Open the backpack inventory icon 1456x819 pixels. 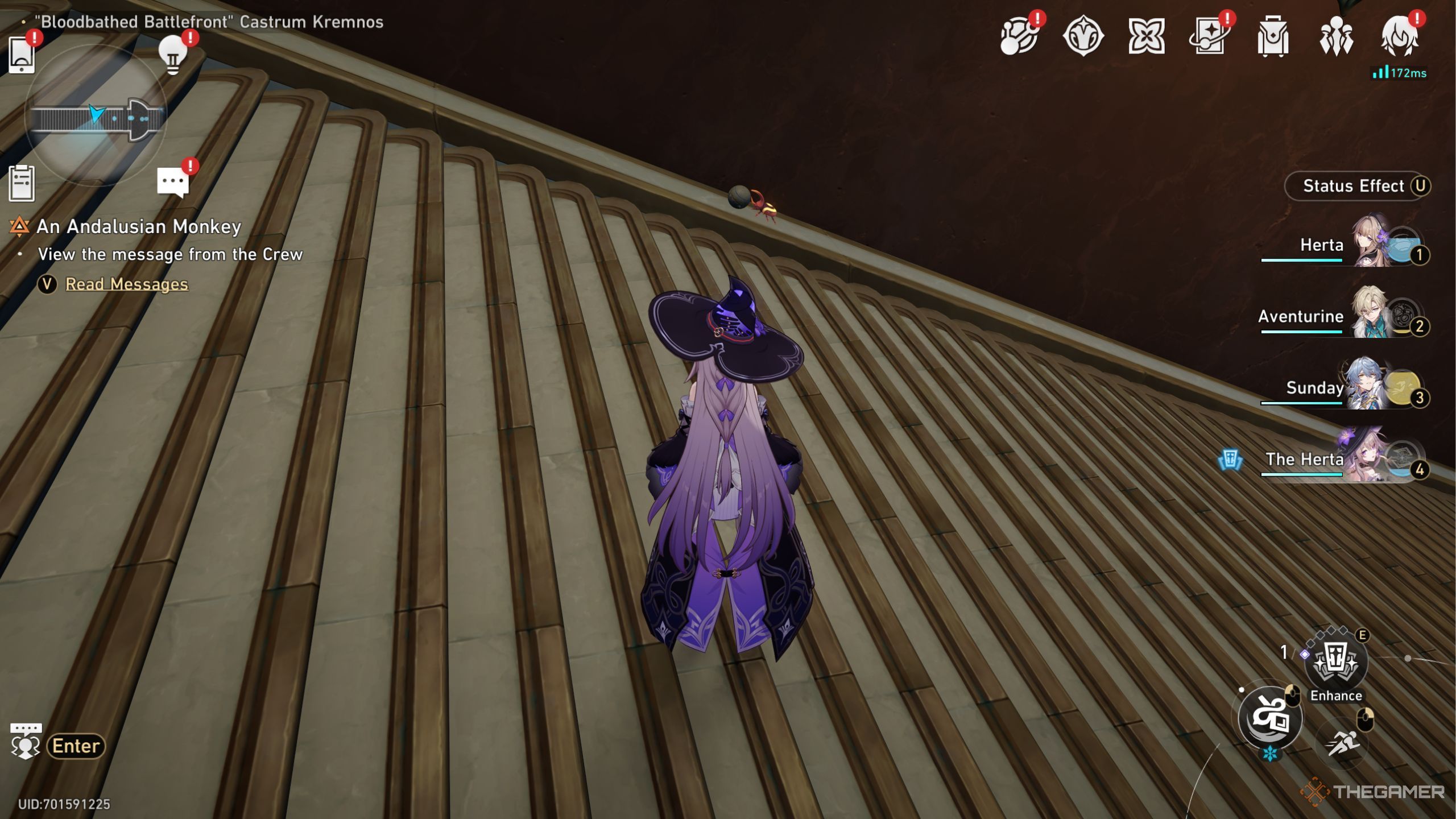point(1272,36)
